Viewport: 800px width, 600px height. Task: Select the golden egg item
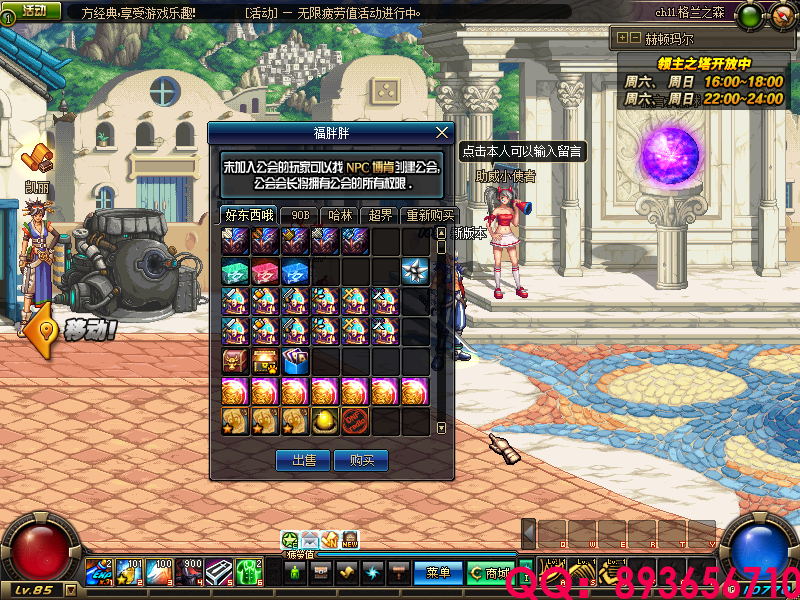click(x=326, y=420)
